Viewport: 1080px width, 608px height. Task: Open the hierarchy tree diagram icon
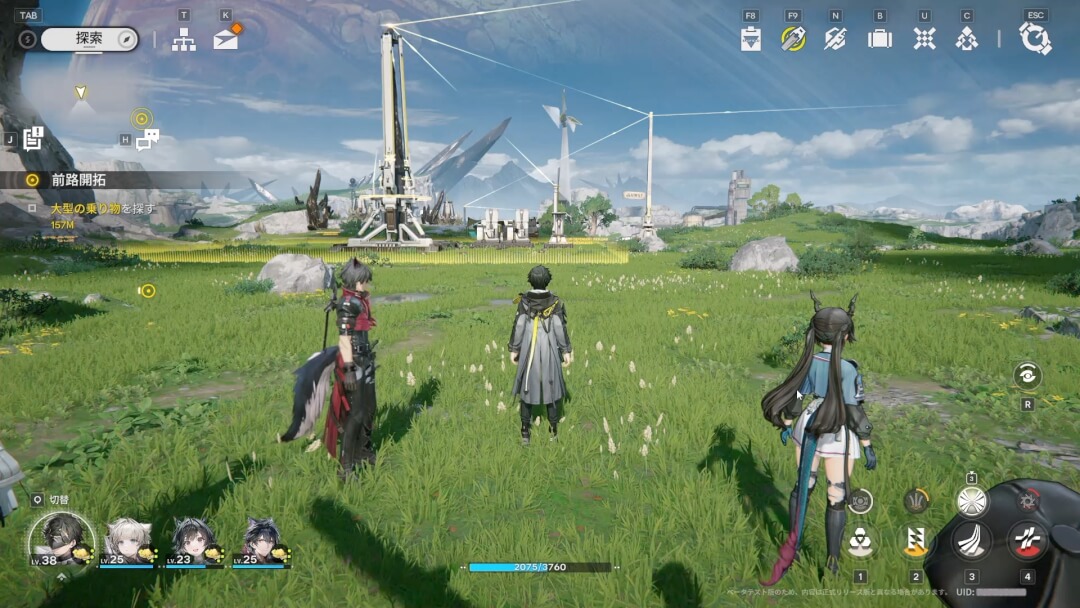tap(183, 39)
